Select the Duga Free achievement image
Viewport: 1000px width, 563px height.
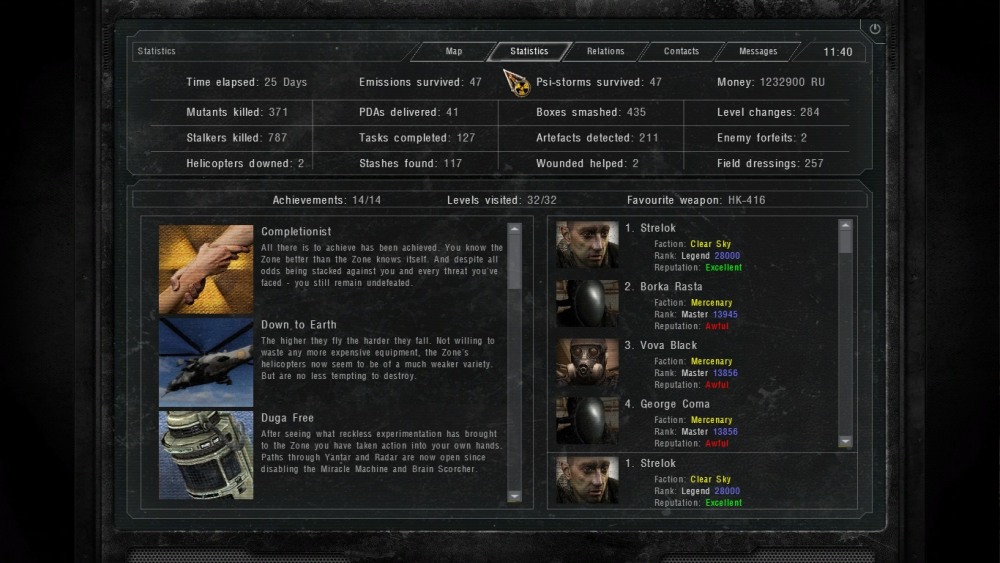coord(206,453)
